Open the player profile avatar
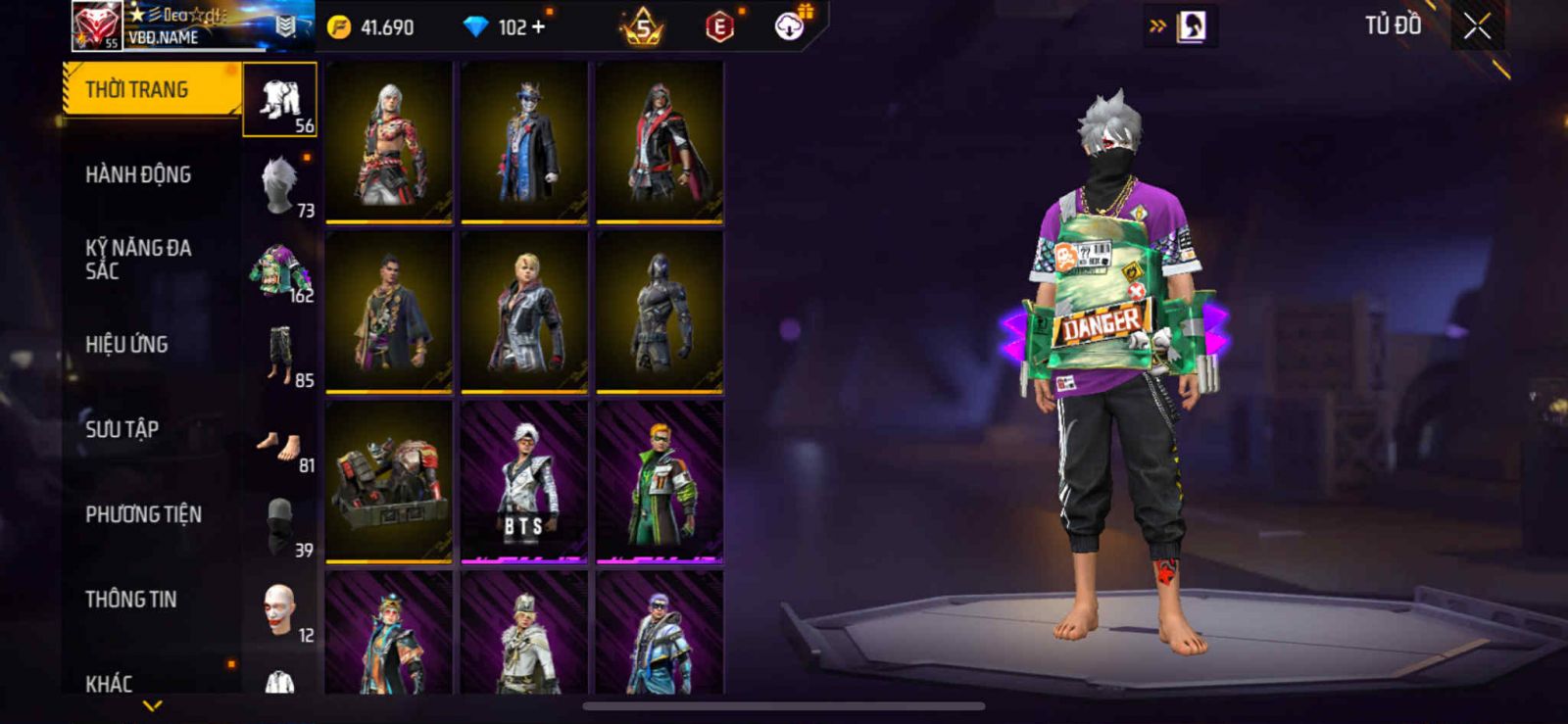This screenshot has height=724, width=1568. click(96, 24)
